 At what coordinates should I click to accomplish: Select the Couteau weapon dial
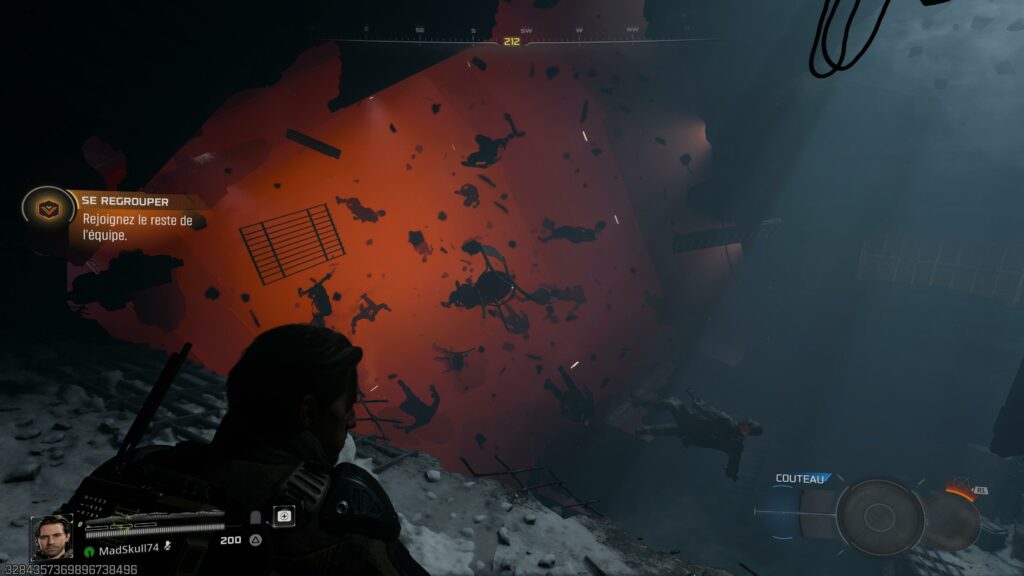click(879, 516)
